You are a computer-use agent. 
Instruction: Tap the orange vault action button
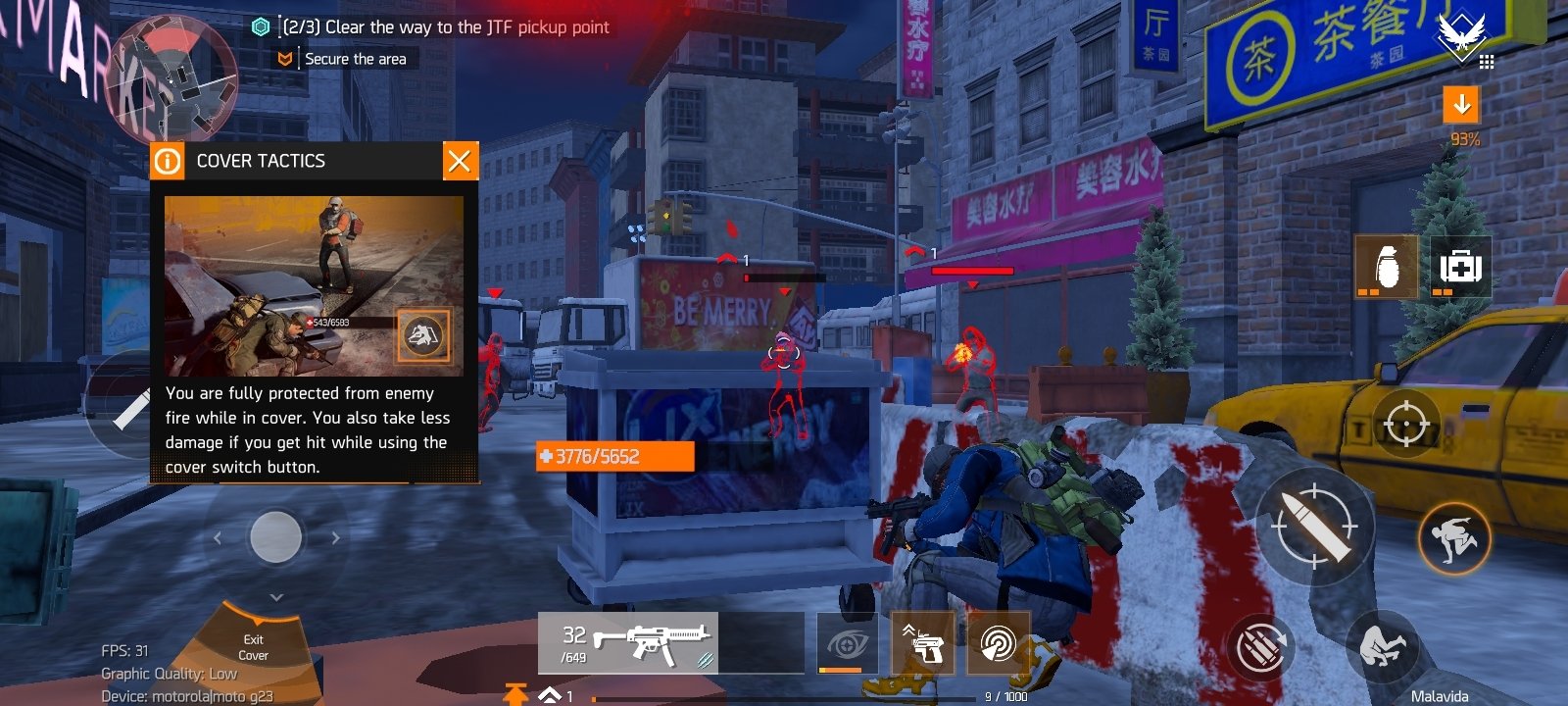(1454, 537)
